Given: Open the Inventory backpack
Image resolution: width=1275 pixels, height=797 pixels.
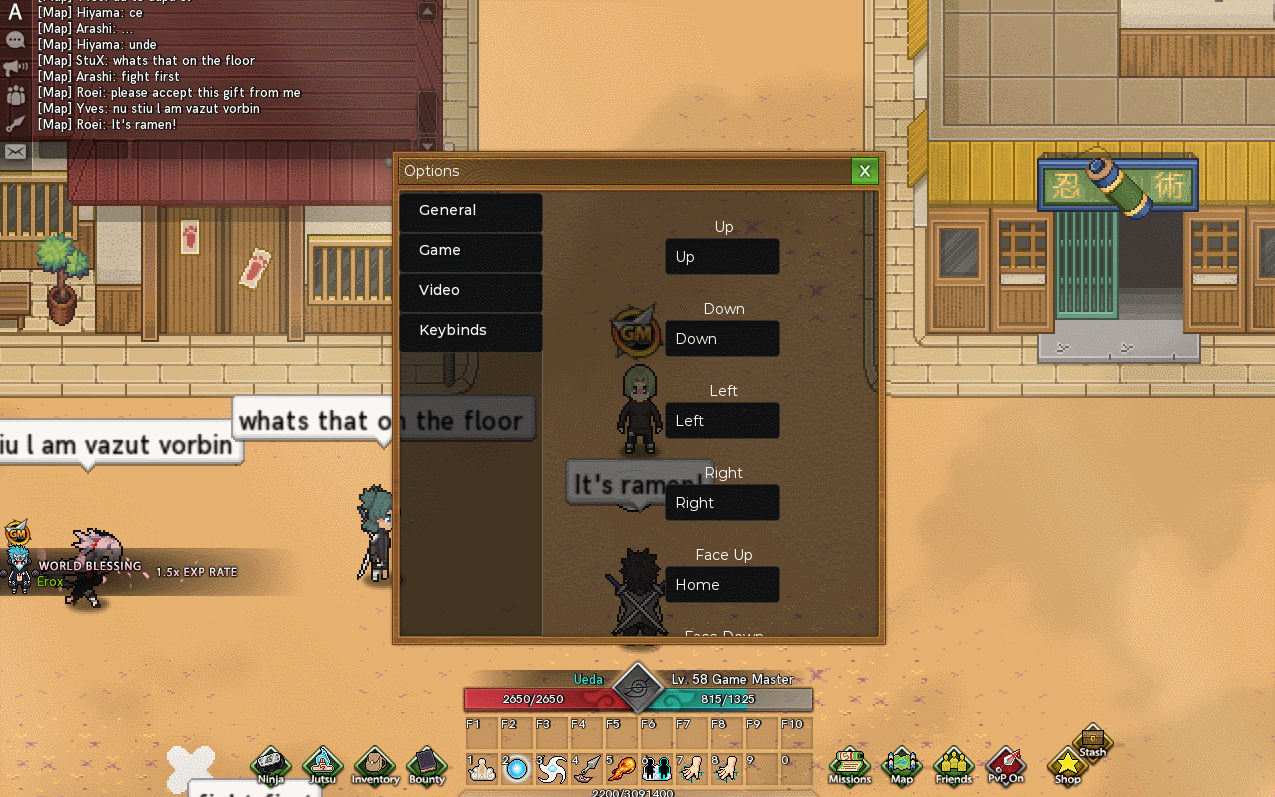Looking at the screenshot, I should pyautogui.click(x=375, y=765).
